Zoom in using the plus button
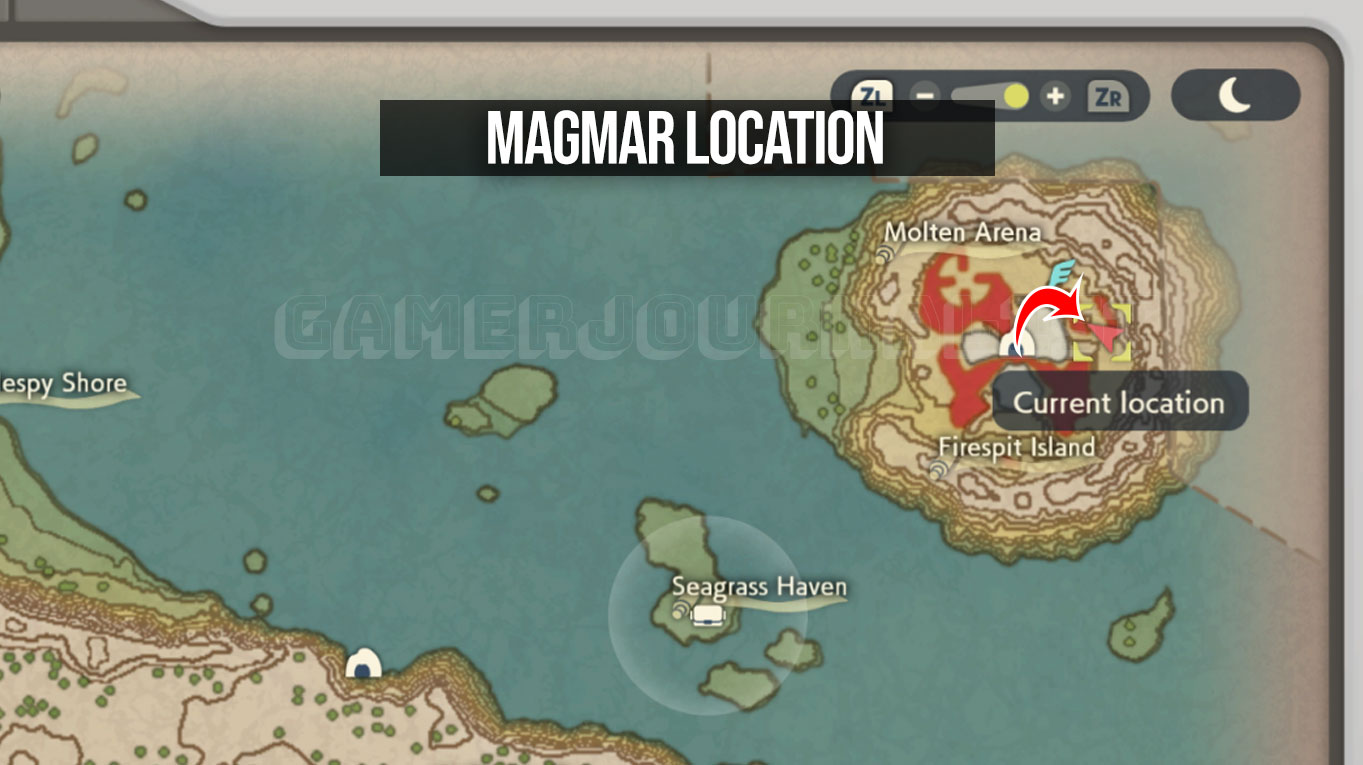The image size is (1363, 765). point(1053,96)
